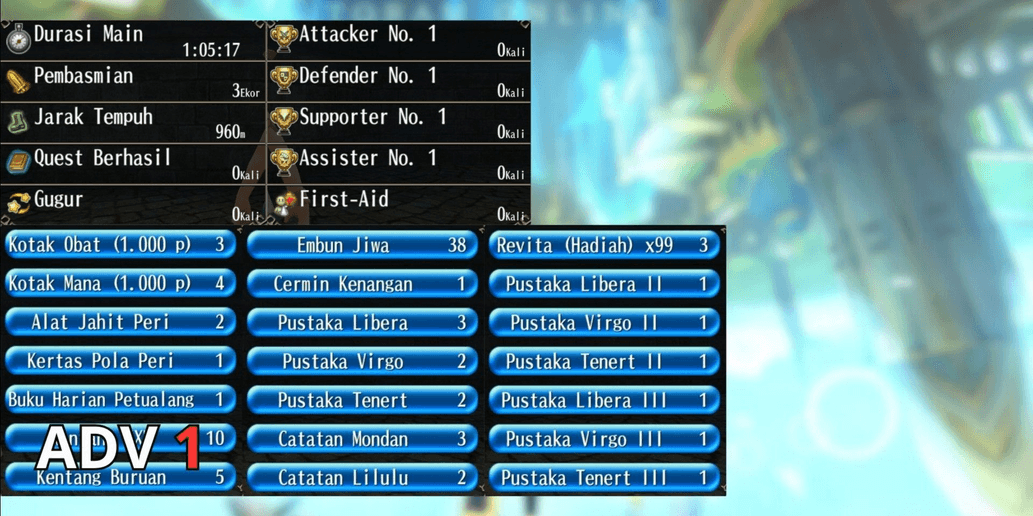Select the Pustaka Virgo III item
1033x516 pixels.
click(x=604, y=439)
